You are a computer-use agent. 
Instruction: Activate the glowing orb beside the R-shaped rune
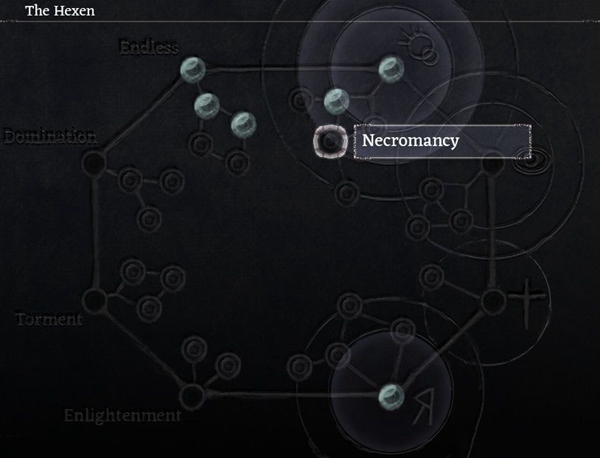click(x=390, y=394)
